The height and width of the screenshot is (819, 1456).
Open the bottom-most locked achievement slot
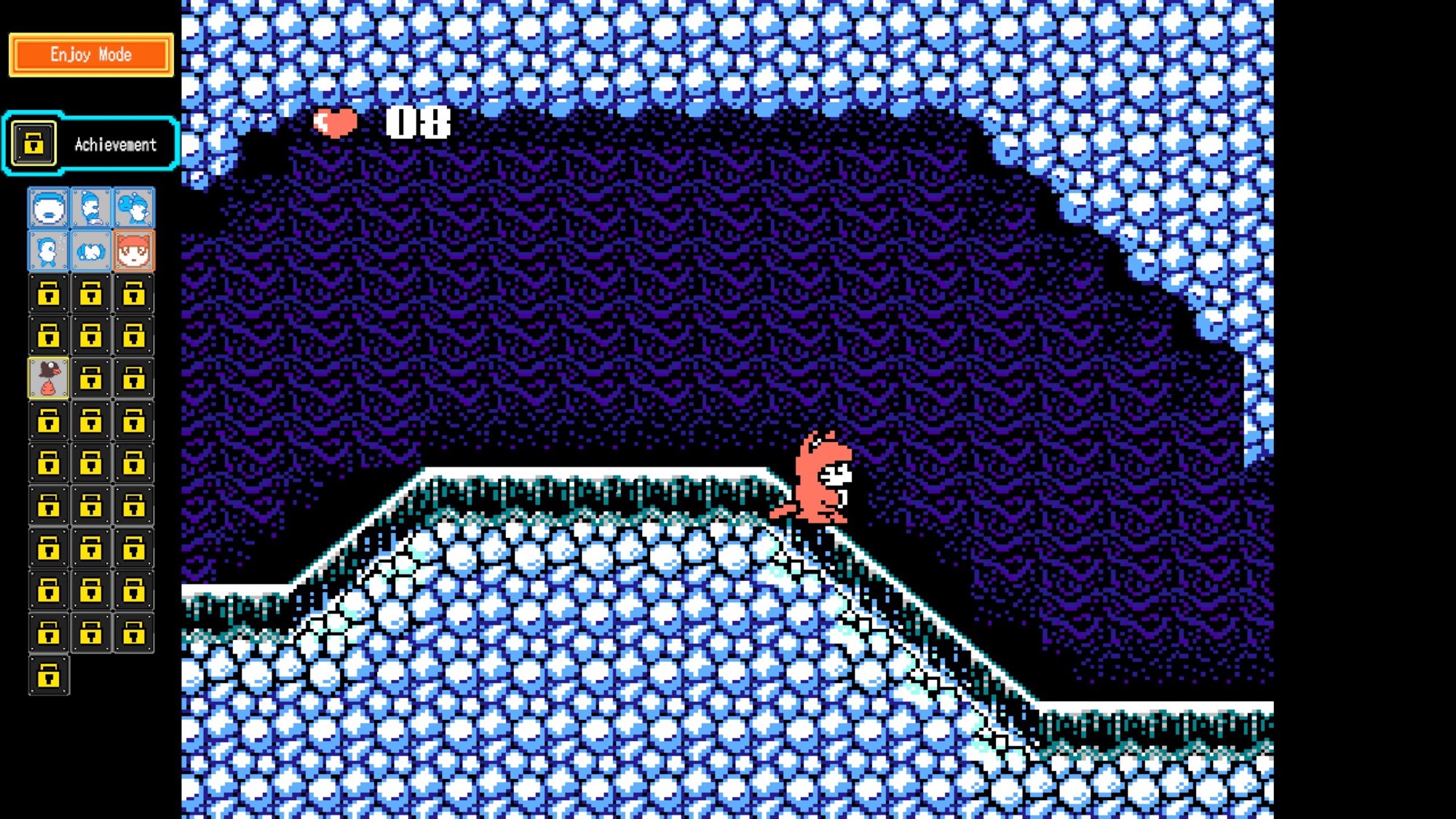pyautogui.click(x=48, y=676)
